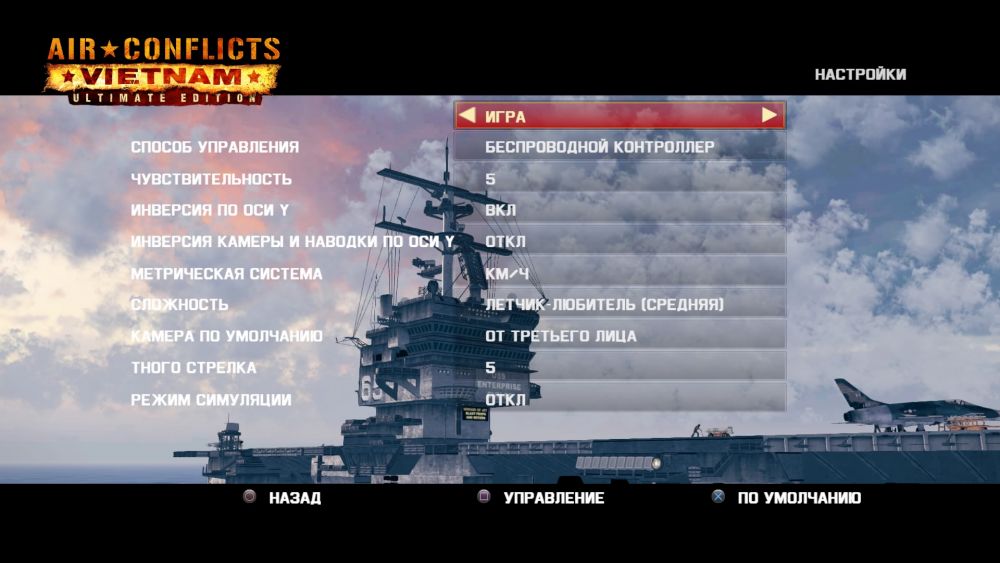The width and height of the screenshot is (1000, 563).
Task: Toggle Режим симуляции option
Action: click(619, 400)
